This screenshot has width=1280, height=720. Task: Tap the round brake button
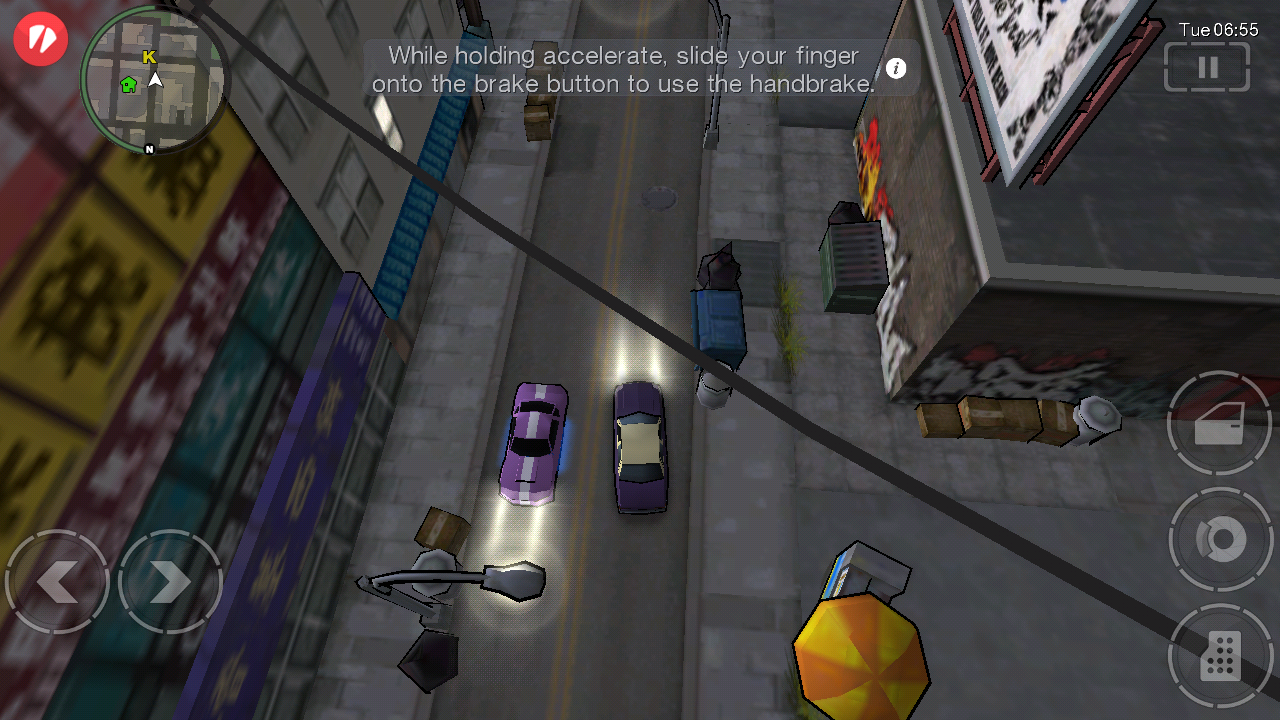tap(1220, 540)
